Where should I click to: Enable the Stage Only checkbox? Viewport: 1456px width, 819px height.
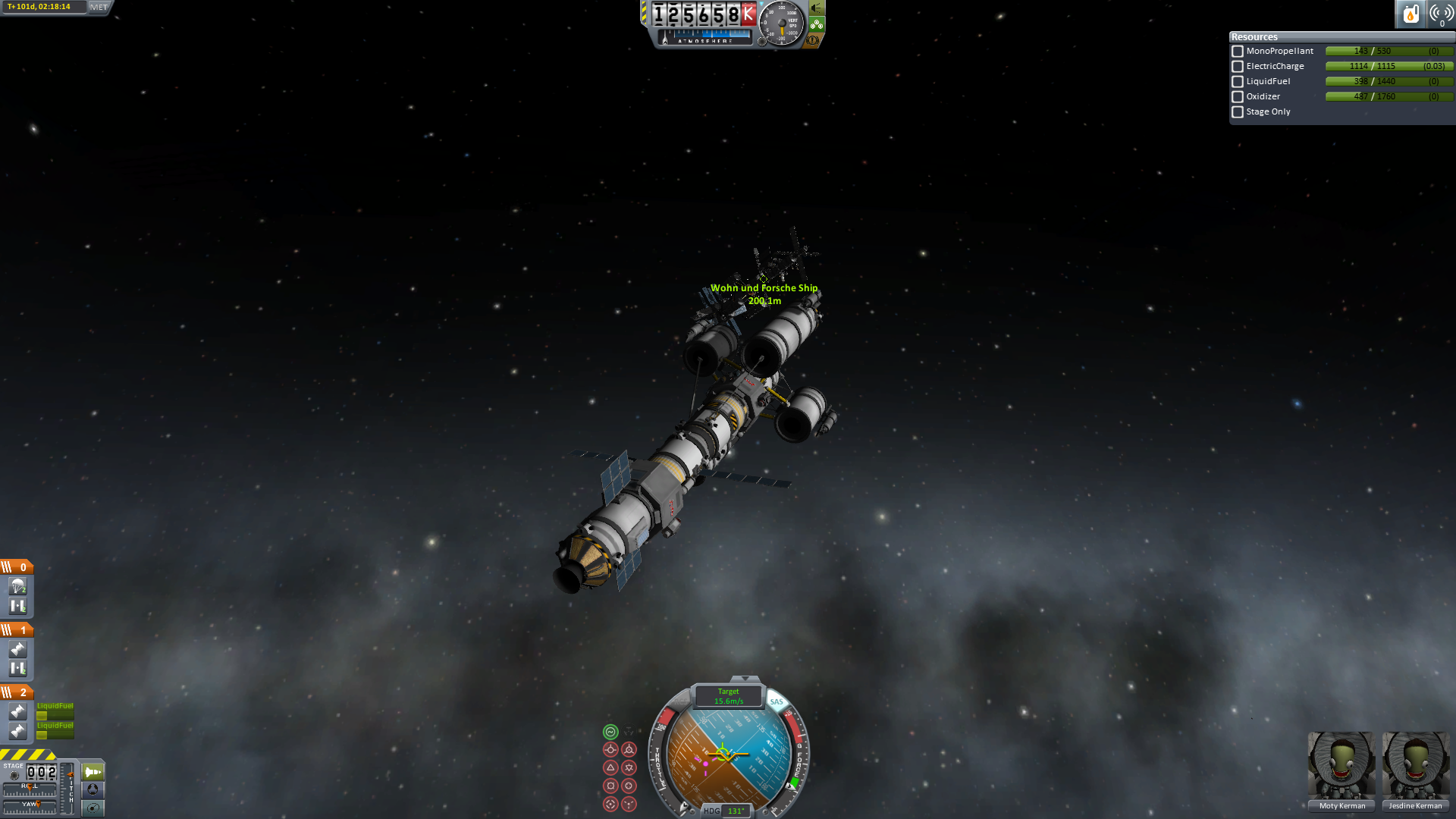click(x=1238, y=112)
